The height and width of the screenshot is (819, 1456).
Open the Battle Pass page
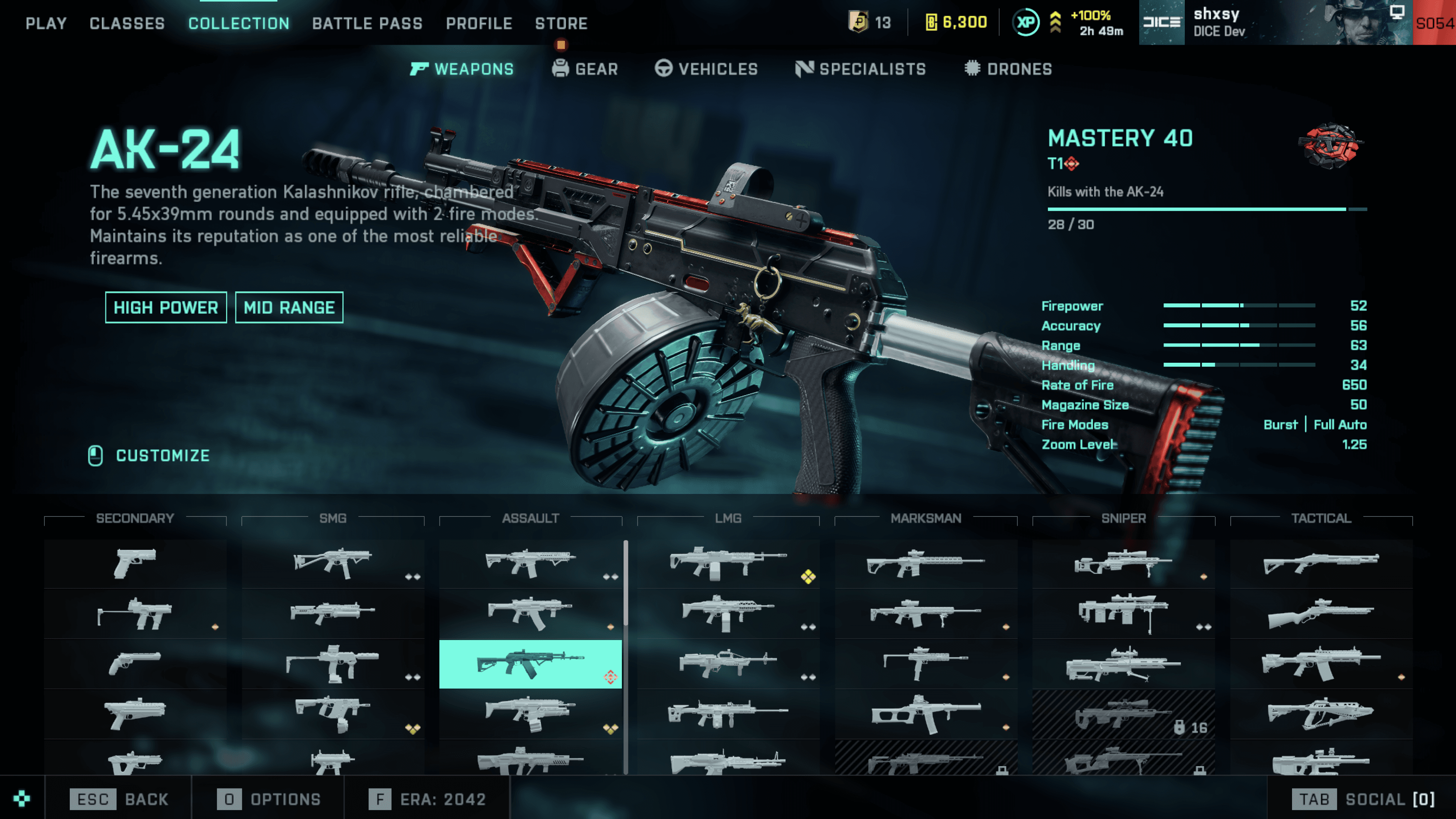click(x=367, y=23)
